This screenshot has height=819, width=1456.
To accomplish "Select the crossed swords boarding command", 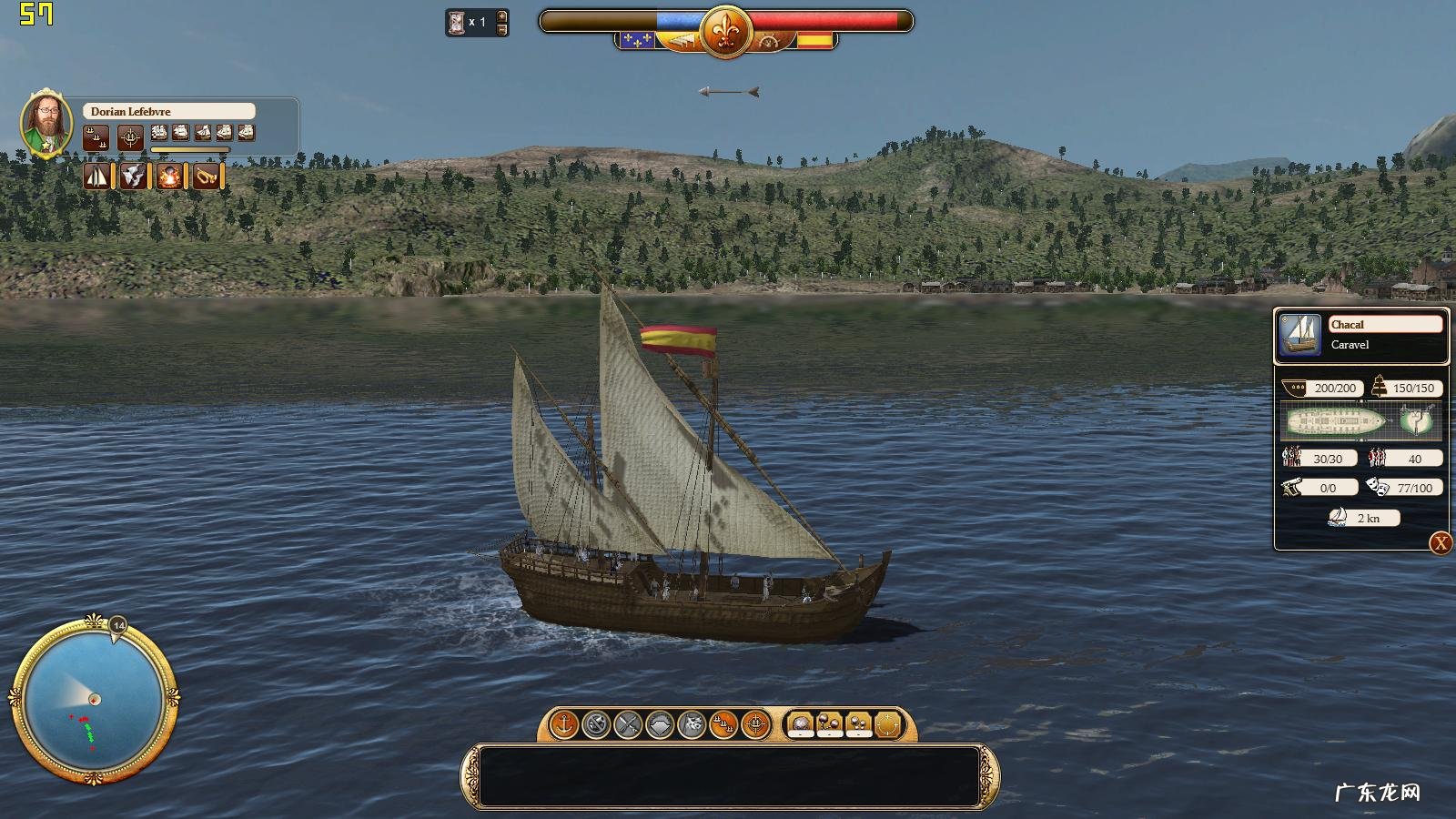I will pyautogui.click(x=628, y=725).
